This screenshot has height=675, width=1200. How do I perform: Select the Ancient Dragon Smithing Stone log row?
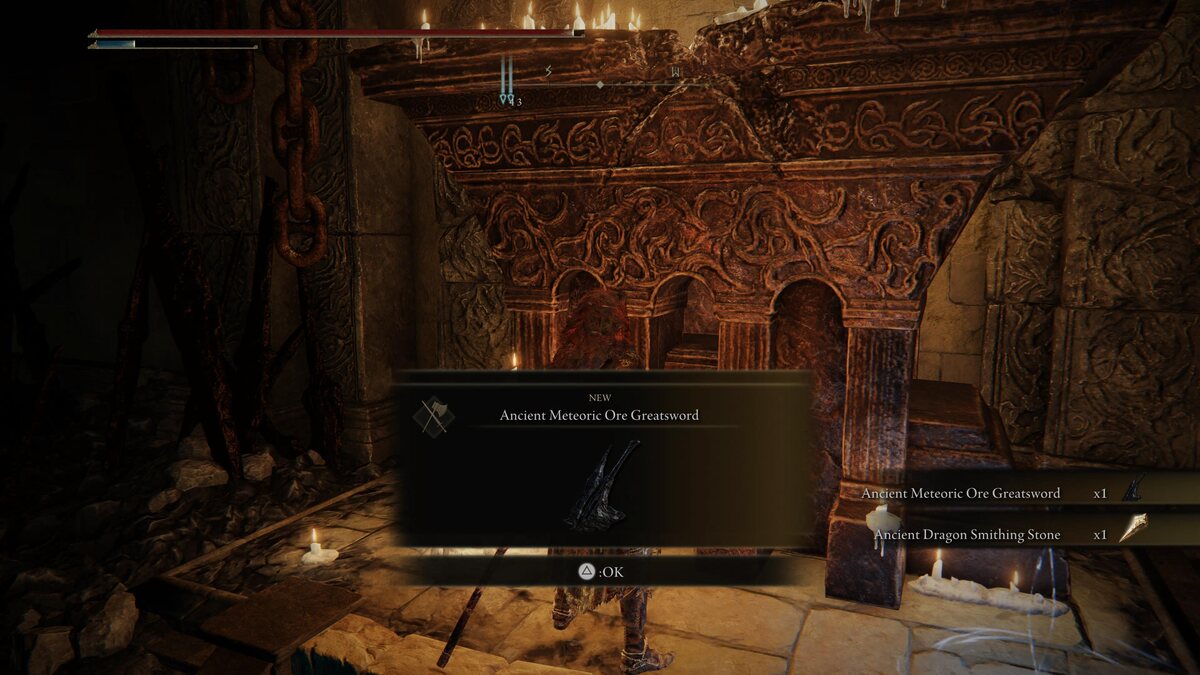pyautogui.click(x=1000, y=535)
